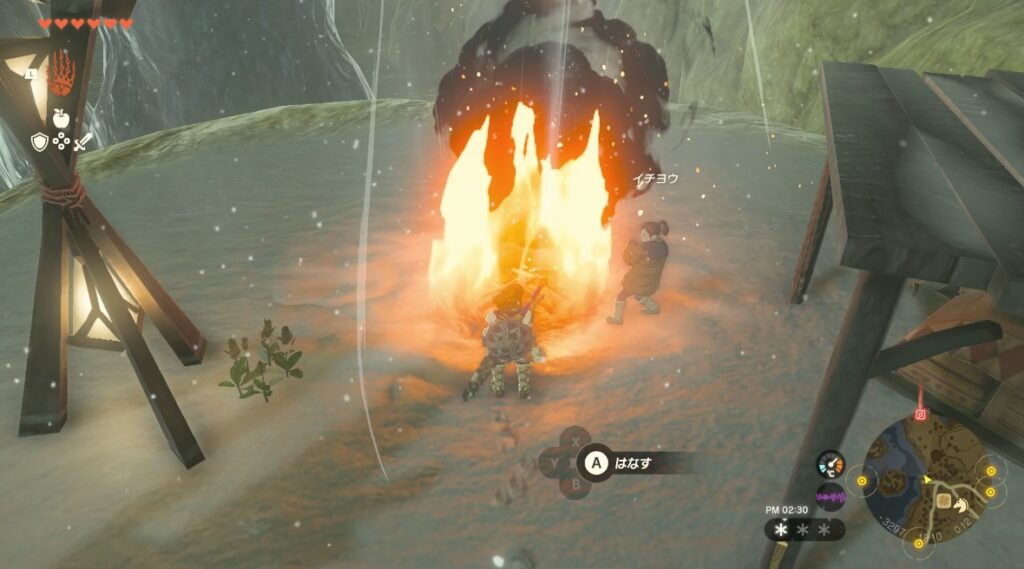Select the shield quick-menu icon
The image size is (1024, 569).
tap(39, 141)
